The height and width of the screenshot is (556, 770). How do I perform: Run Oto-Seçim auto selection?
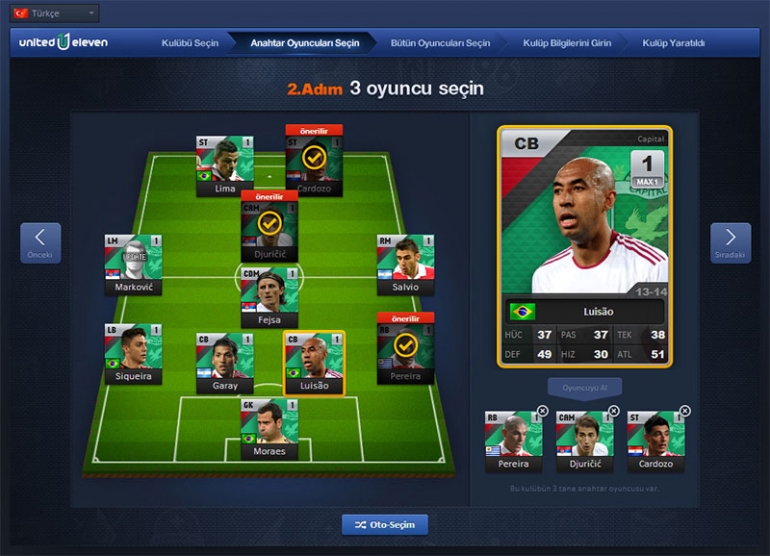[385, 524]
